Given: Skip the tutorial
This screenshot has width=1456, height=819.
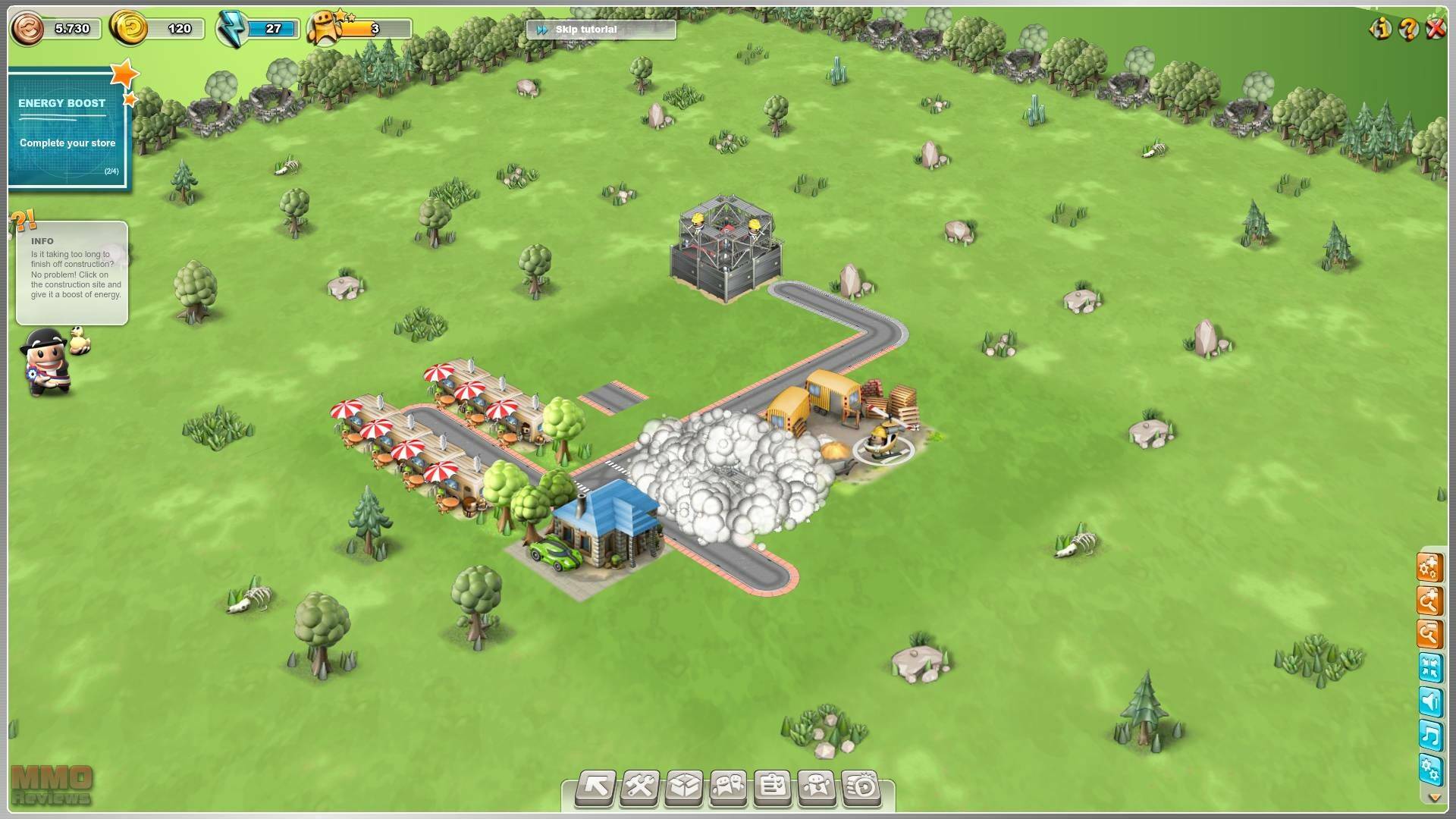Looking at the screenshot, I should point(599,30).
